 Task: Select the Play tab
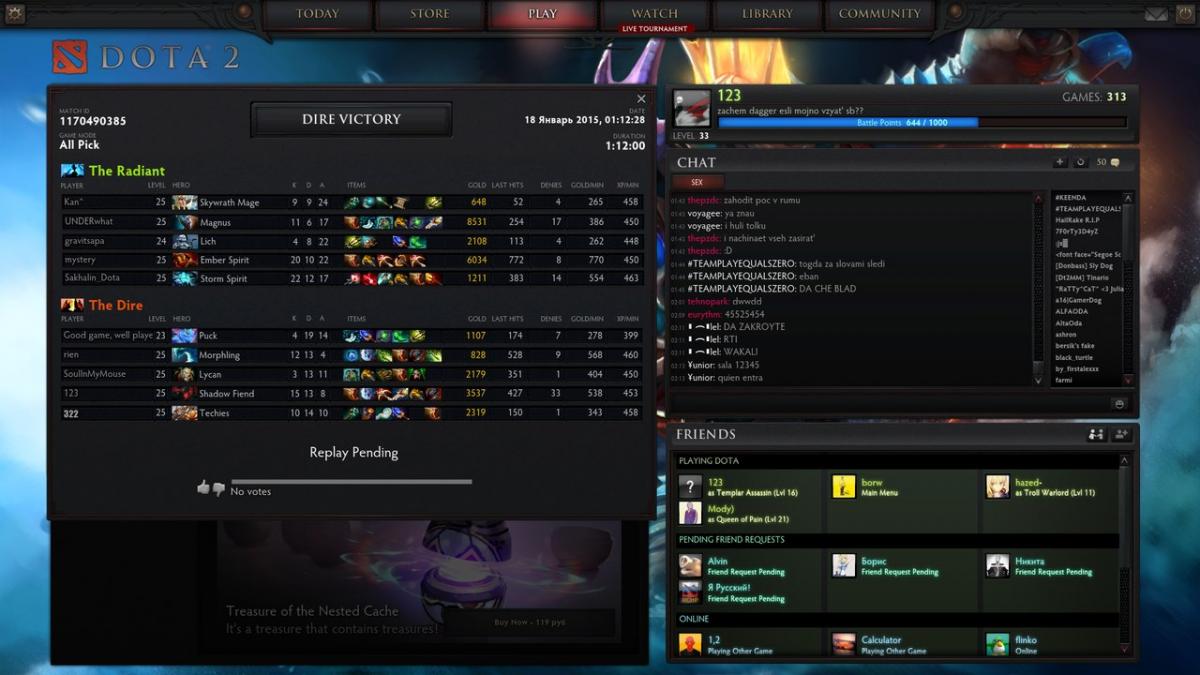[x=542, y=14]
